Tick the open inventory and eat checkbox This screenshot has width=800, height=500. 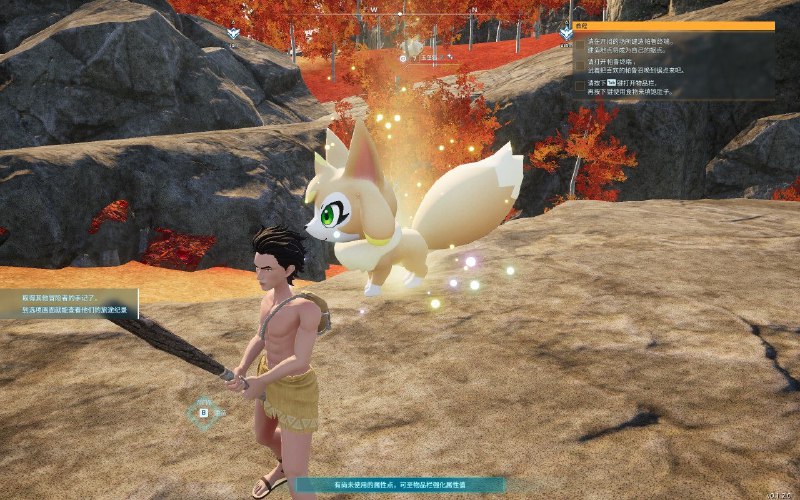click(580, 87)
